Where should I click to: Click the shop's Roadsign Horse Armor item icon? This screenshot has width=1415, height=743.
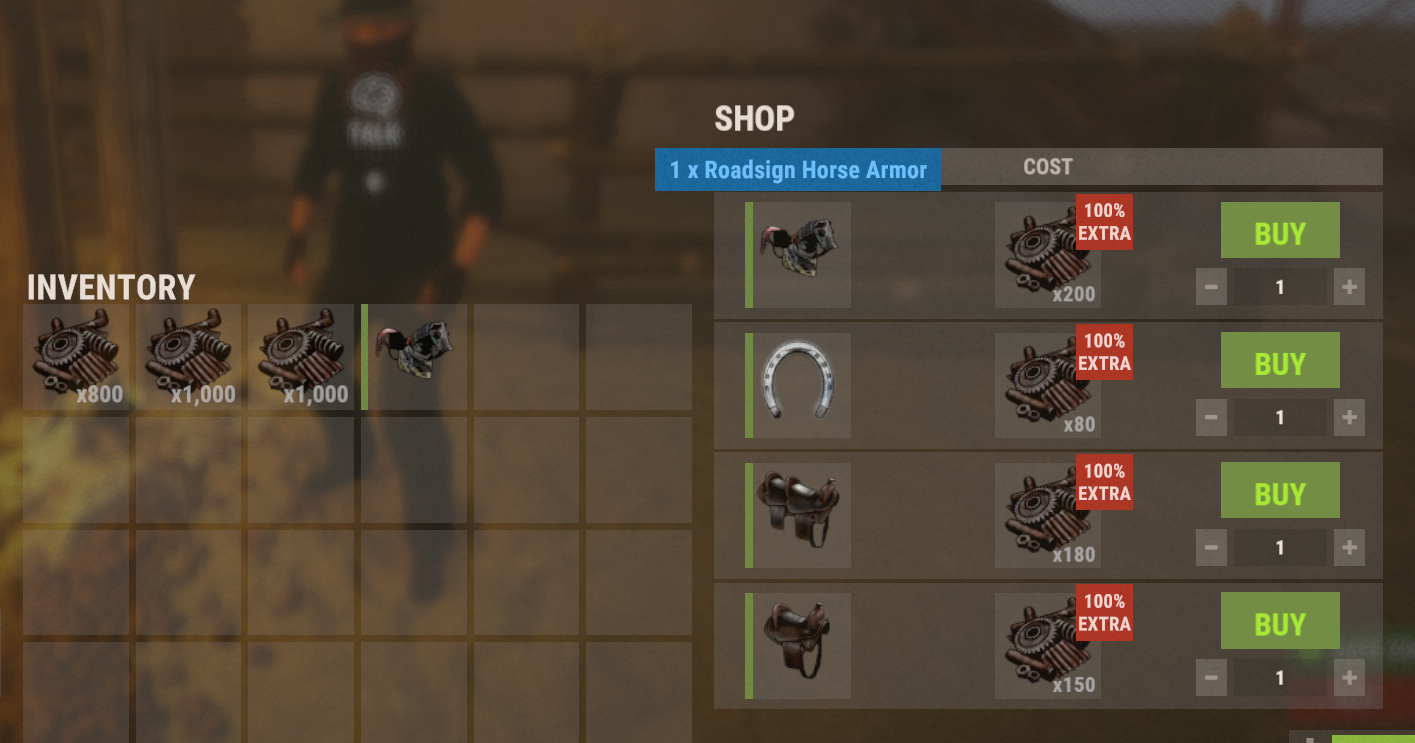coord(800,255)
